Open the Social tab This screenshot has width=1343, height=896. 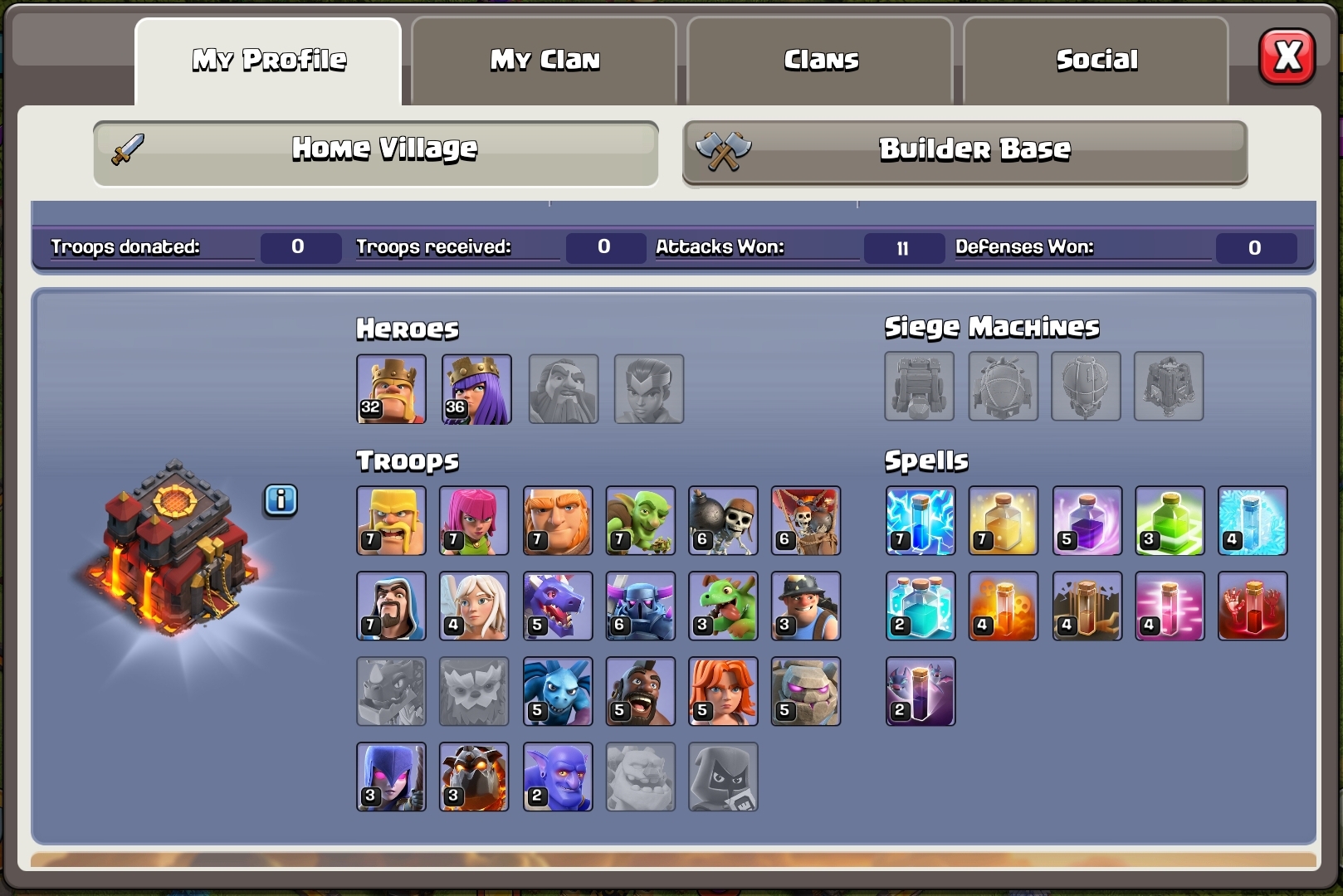(1096, 59)
